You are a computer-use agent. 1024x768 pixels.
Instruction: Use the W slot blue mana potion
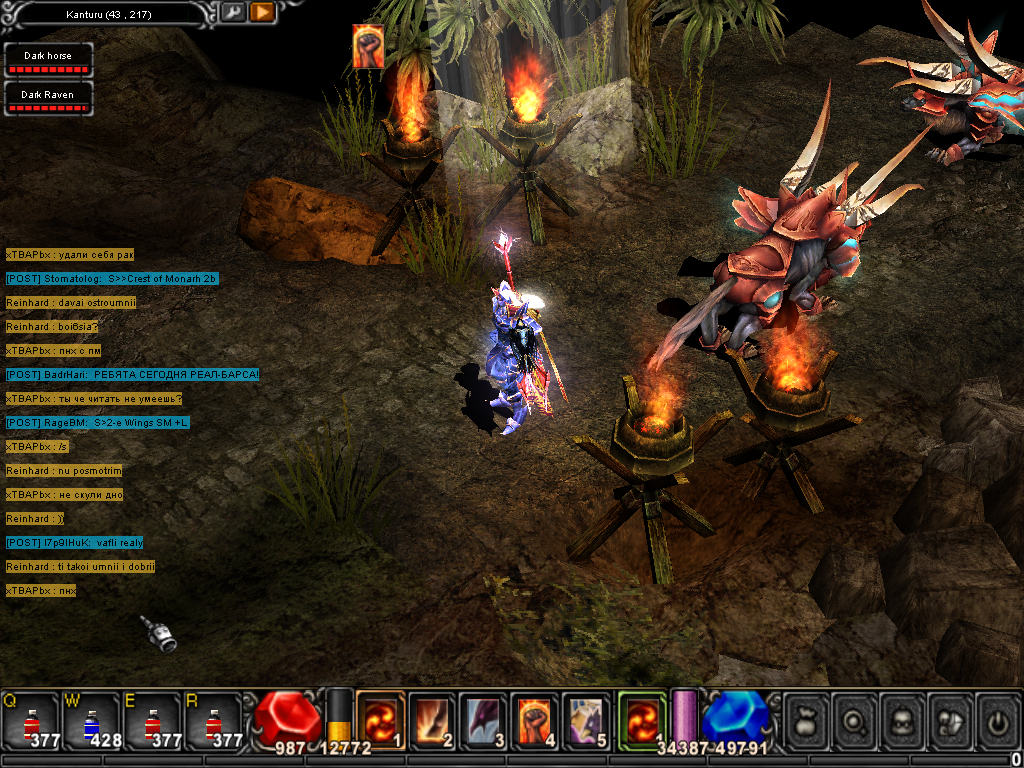(90, 722)
